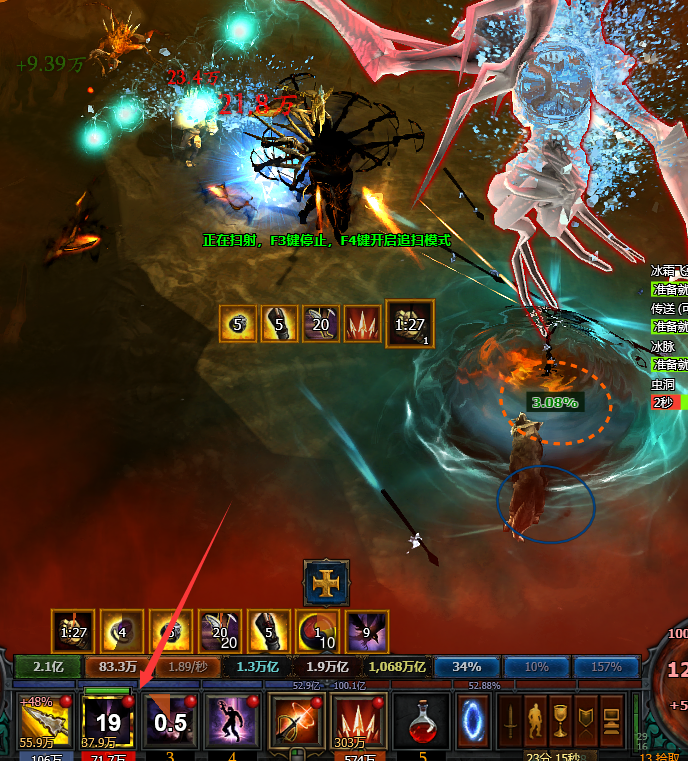
Task: Activate the crossbow skill slot
Action: [x=295, y=719]
